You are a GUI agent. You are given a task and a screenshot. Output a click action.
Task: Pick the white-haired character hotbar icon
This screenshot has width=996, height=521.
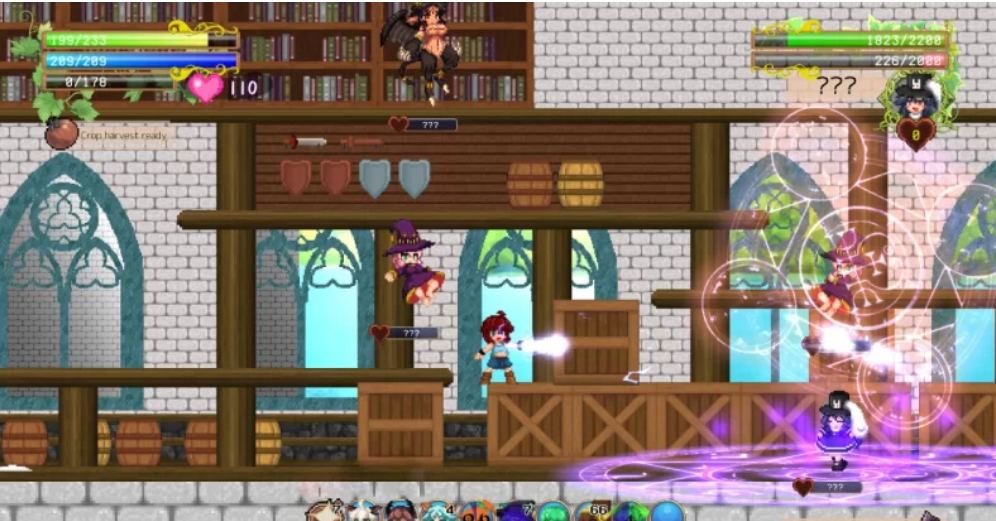click(362, 512)
